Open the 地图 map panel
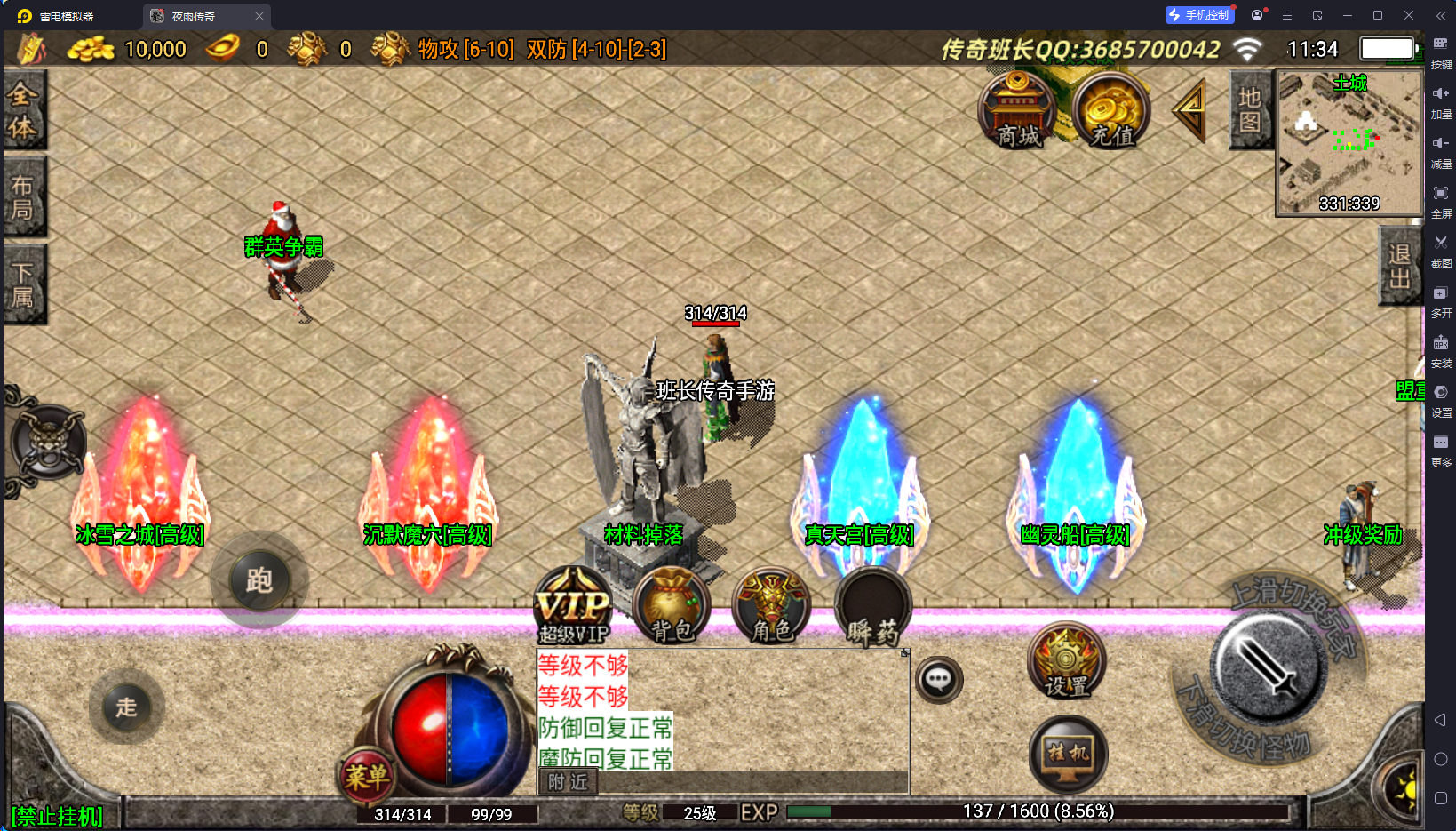The width and height of the screenshot is (1456, 831). click(1250, 109)
